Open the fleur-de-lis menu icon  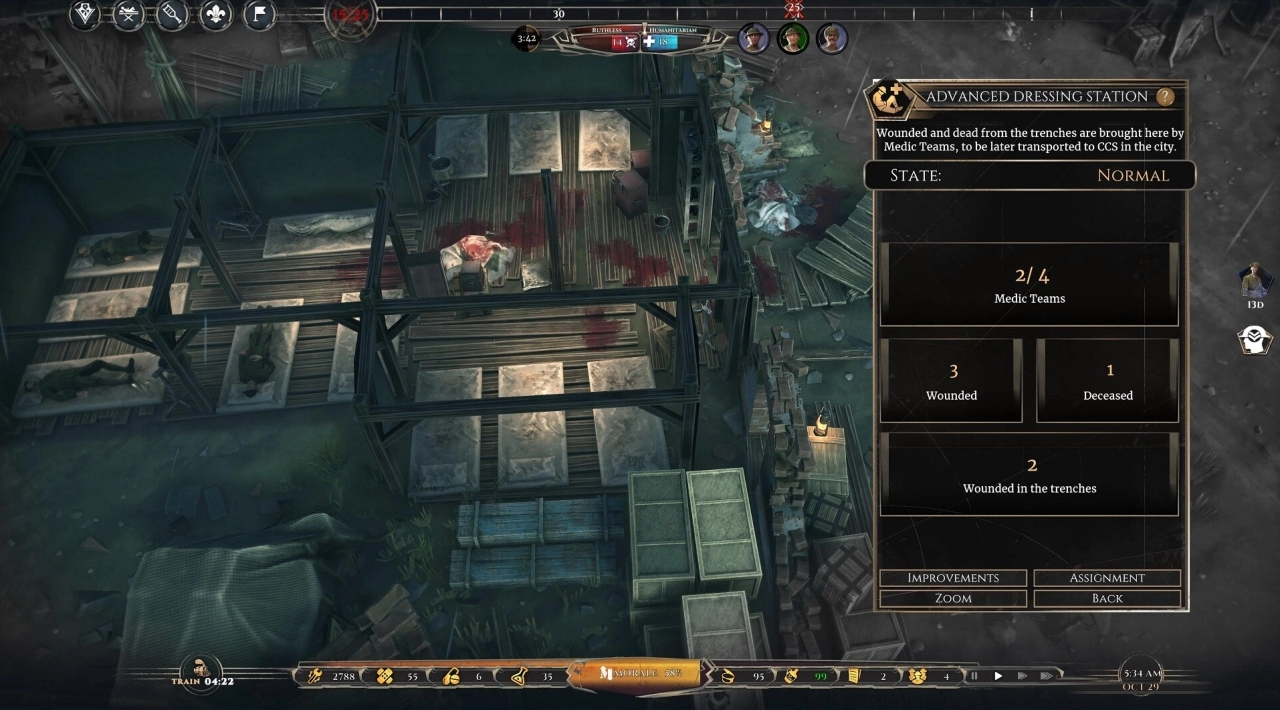pos(215,14)
